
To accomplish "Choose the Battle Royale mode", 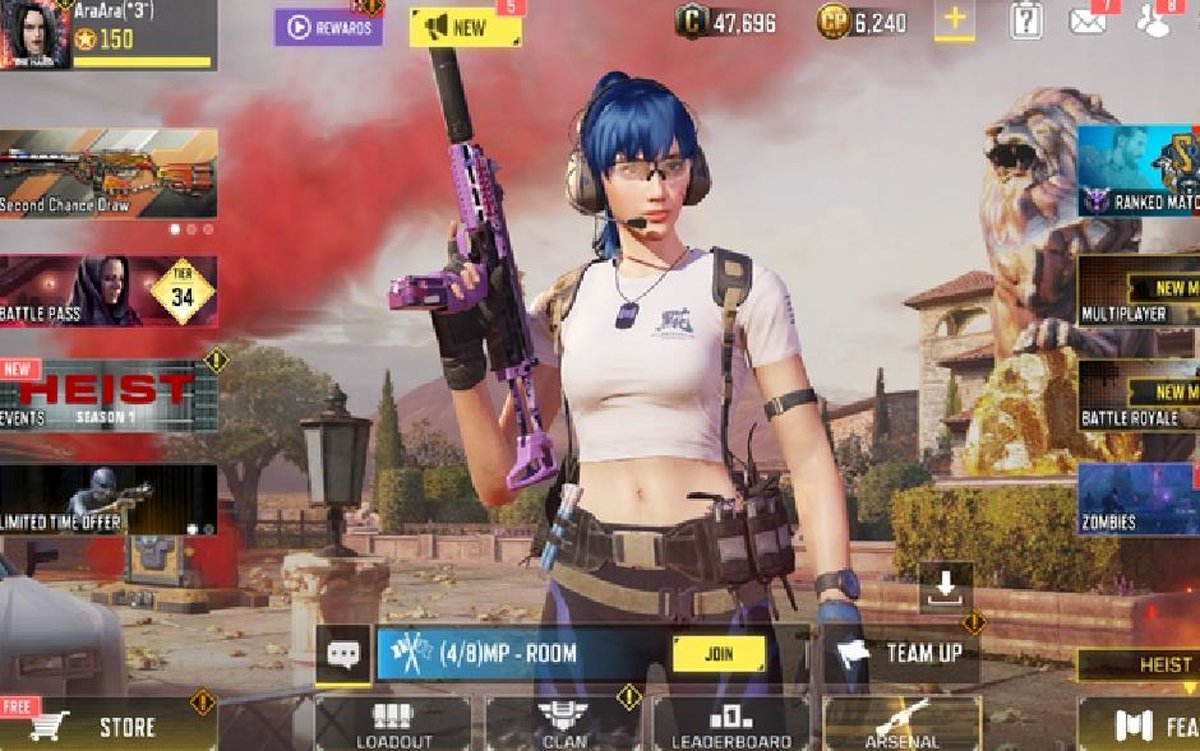I will pyautogui.click(x=1139, y=395).
